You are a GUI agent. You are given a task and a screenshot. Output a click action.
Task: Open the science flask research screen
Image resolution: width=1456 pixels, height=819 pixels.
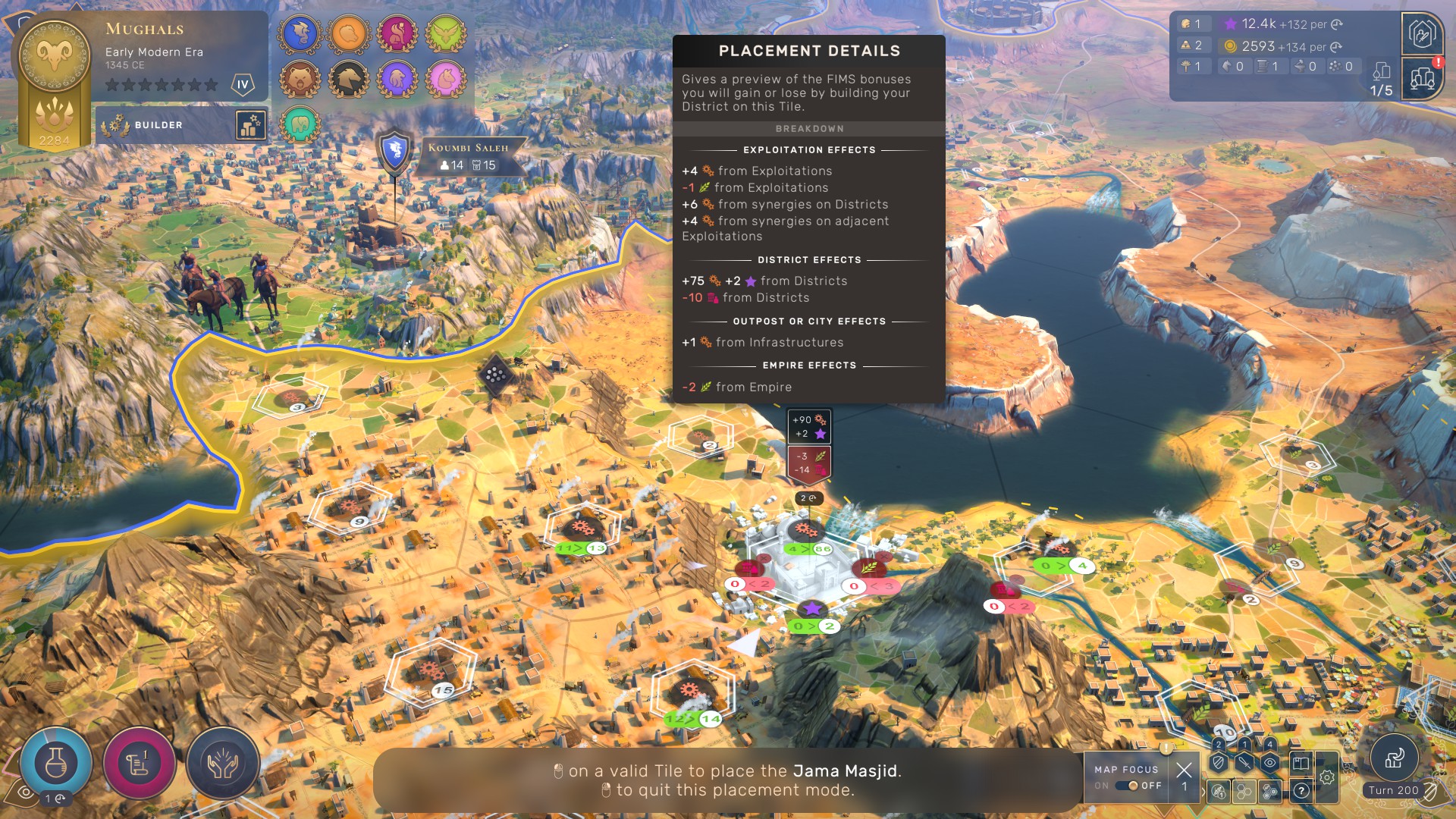point(56,764)
